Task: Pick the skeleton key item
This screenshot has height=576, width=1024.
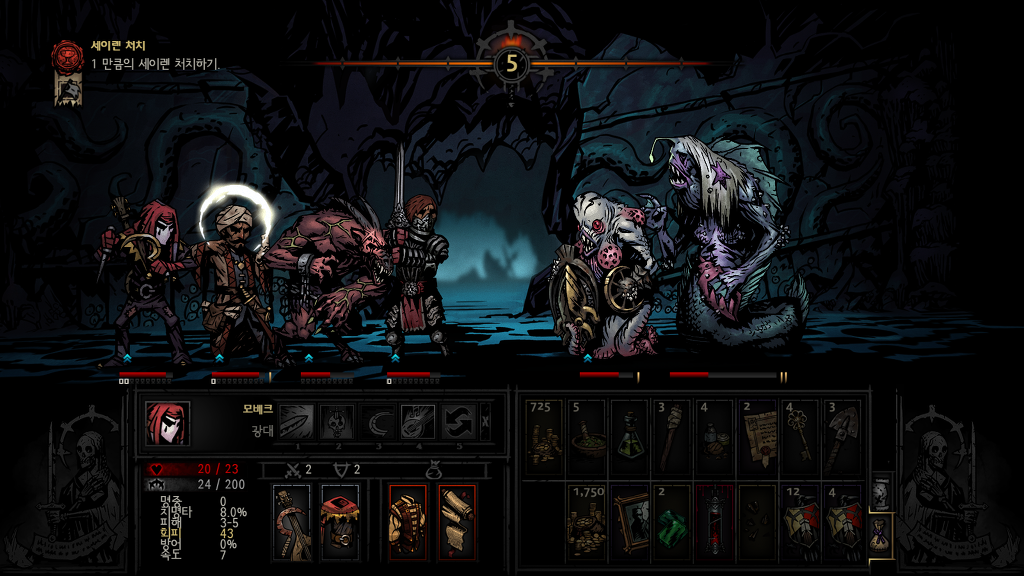Action: point(799,435)
